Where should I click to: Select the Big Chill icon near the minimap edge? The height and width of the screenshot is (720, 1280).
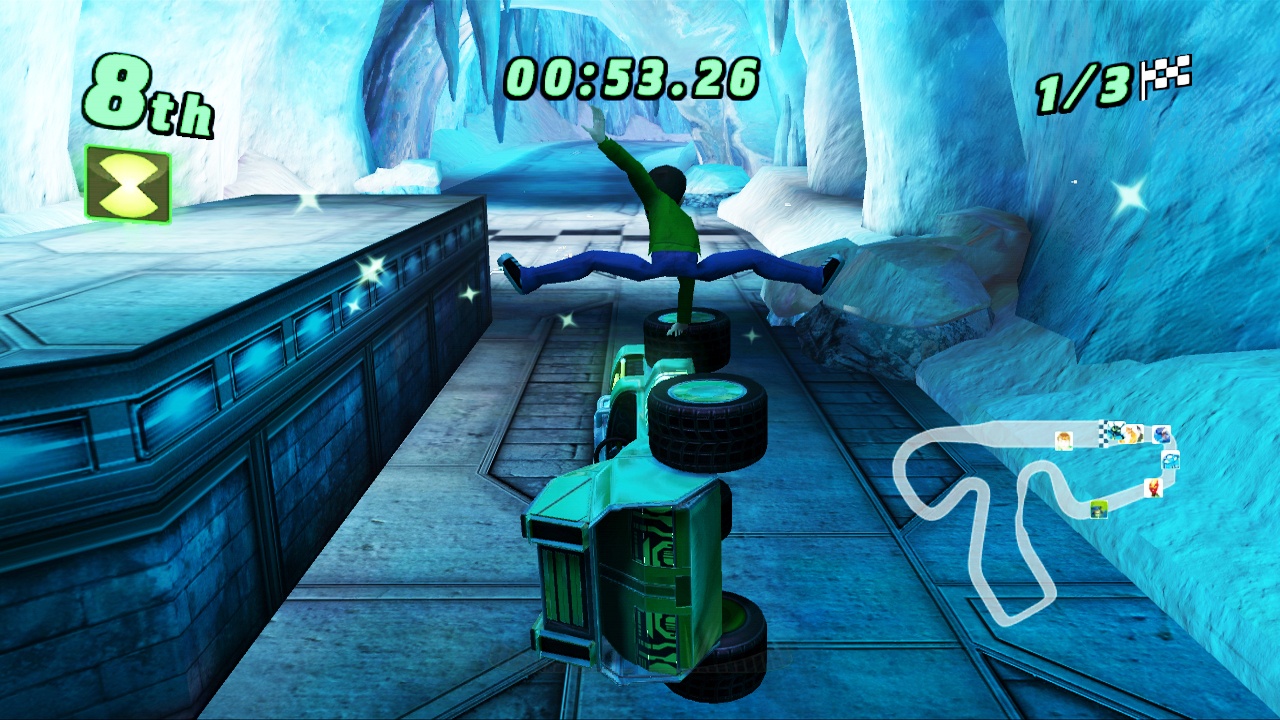(x=1170, y=461)
